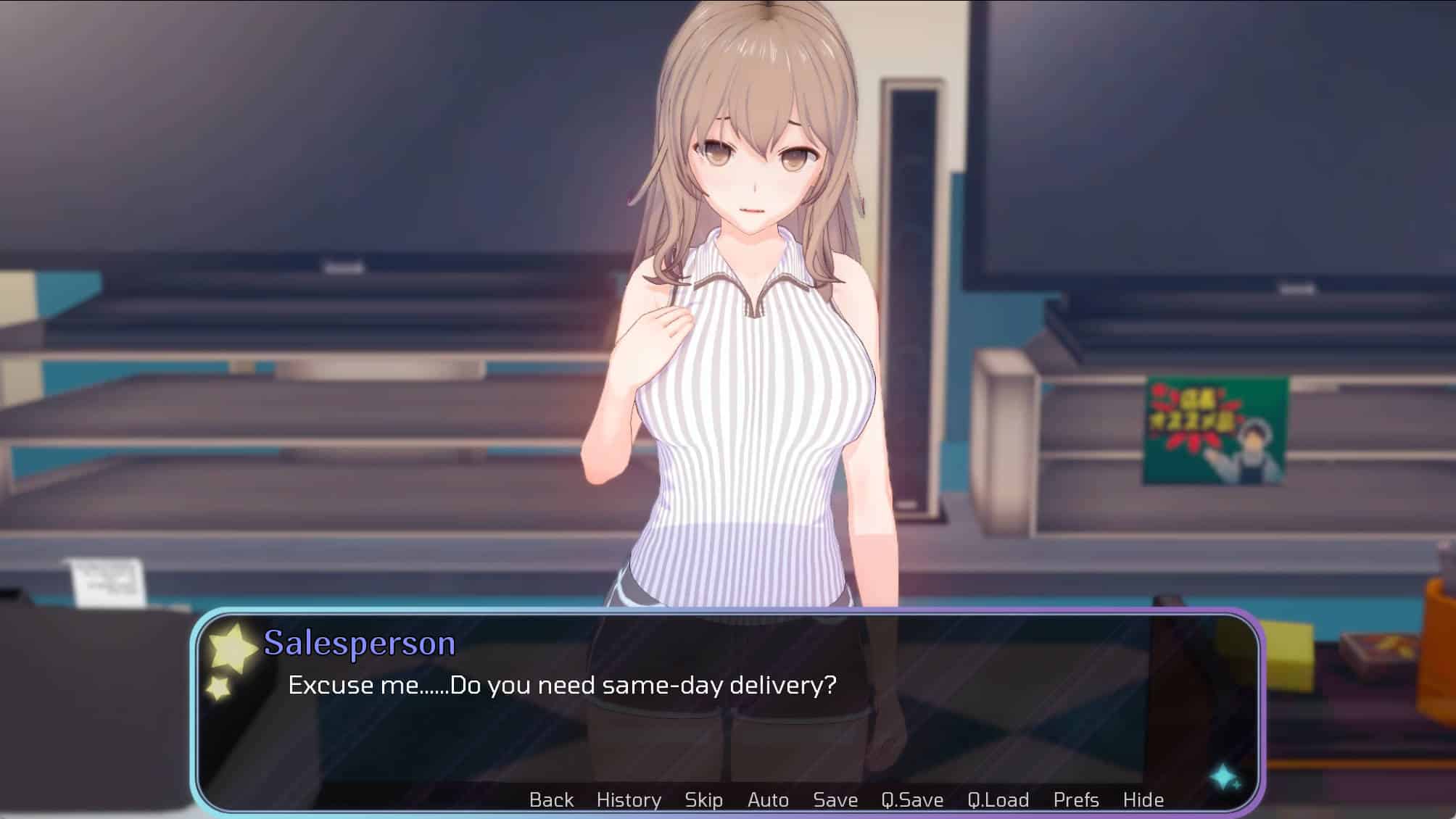
Task: Hide the dialogue text box
Action: coord(1143,799)
